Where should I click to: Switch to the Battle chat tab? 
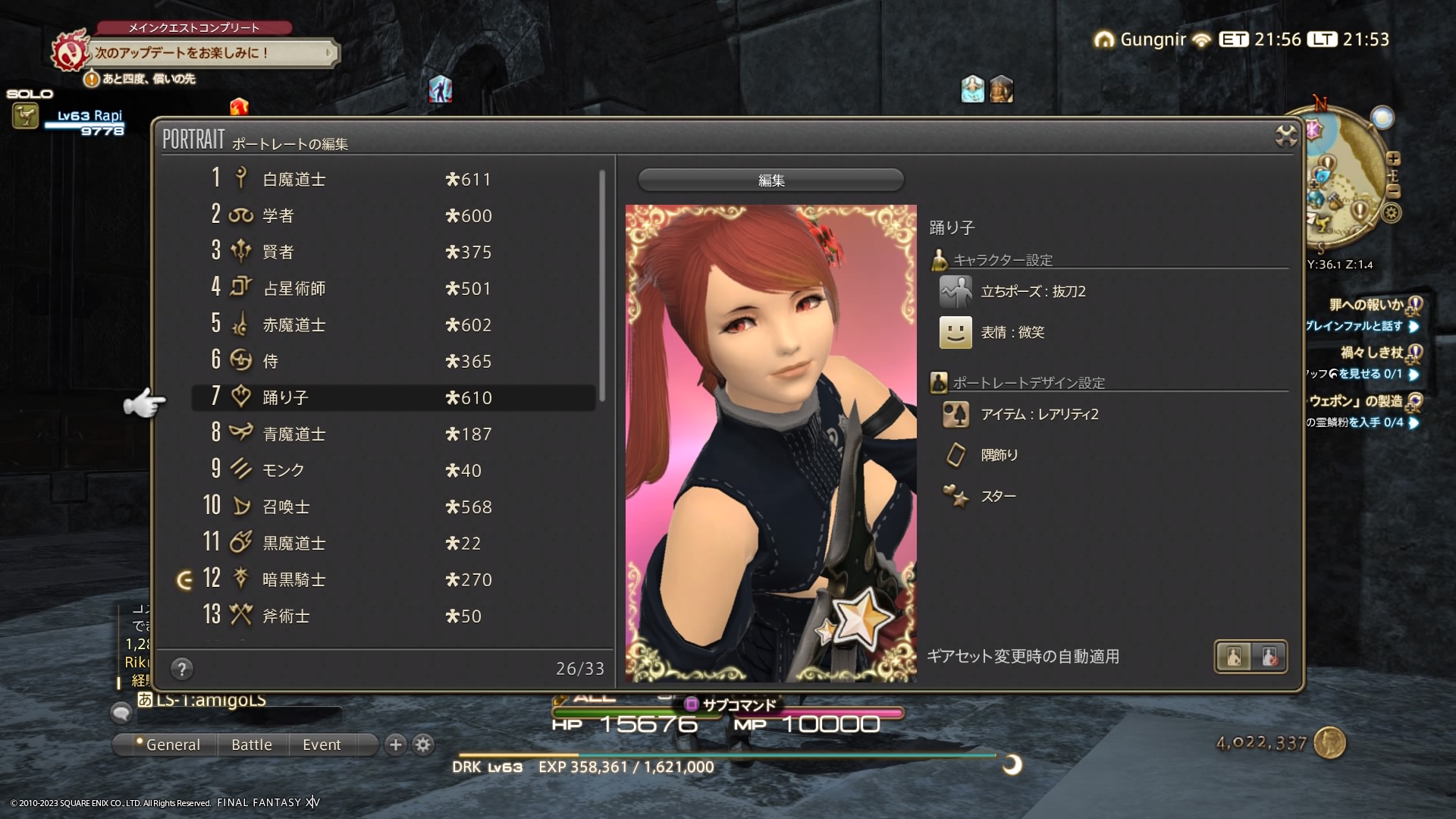[251, 745]
